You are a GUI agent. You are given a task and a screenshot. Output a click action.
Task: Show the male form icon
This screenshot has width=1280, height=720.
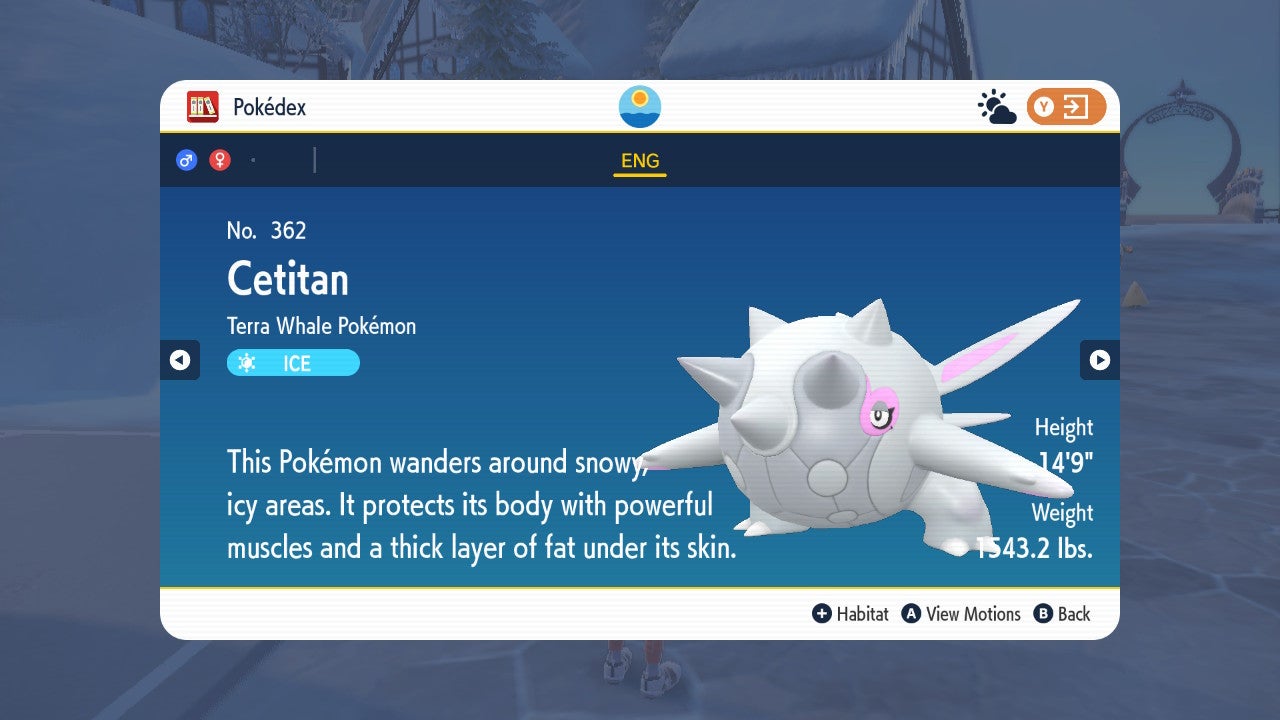coord(186,160)
